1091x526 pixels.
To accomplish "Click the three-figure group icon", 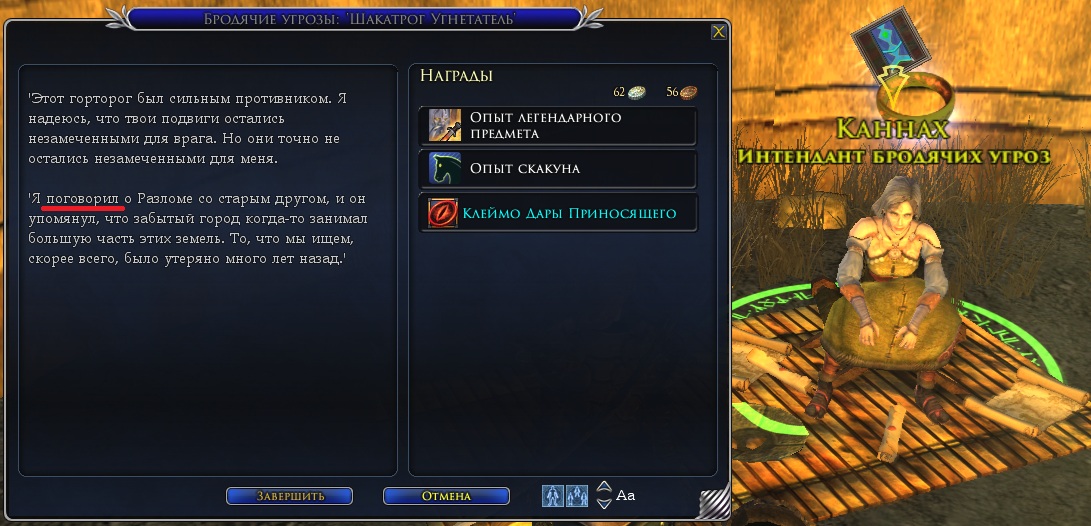I will pos(577,495).
